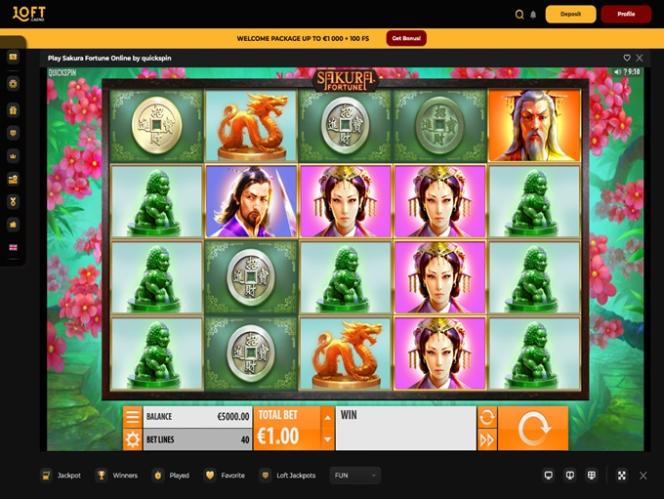The width and height of the screenshot is (664, 499).
Task: Open Loft Jackpots
Action: [x=288, y=476]
